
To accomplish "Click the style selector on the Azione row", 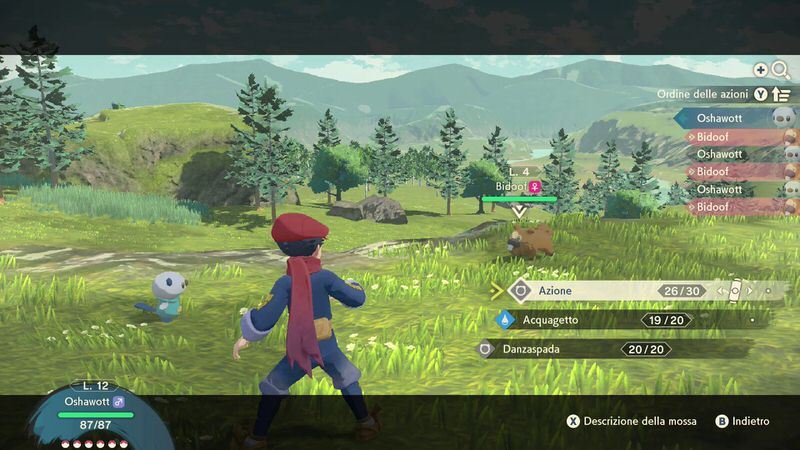I will [735, 291].
